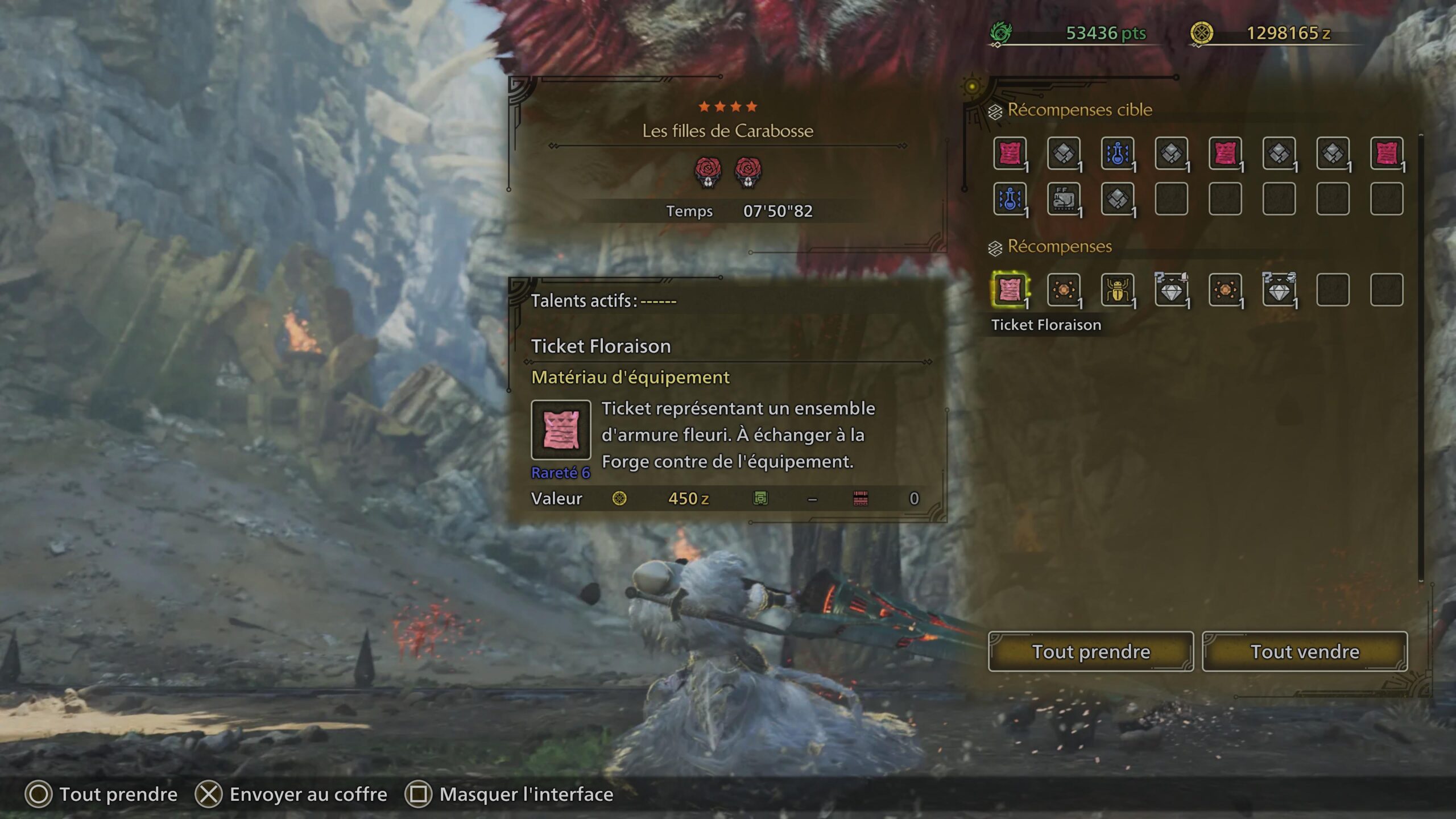This screenshot has height=819, width=1456.
Task: Pick the grey FF ticket reward slot
Action: [1063, 199]
